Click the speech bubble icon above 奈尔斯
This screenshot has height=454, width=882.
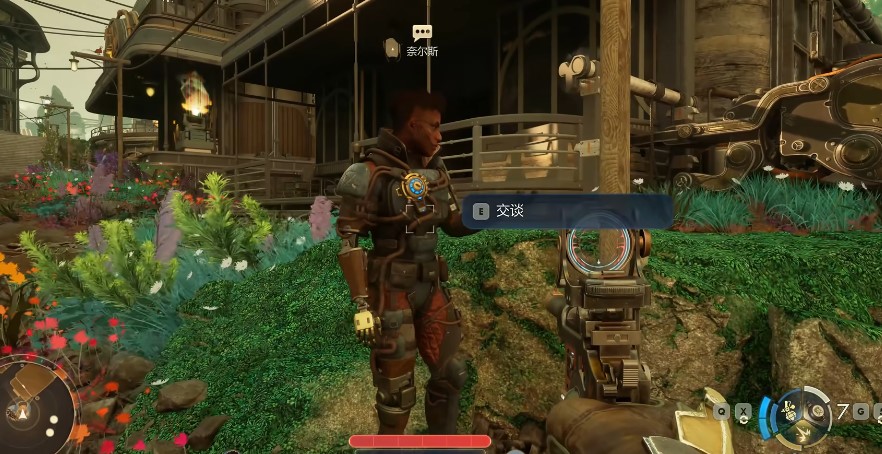pyautogui.click(x=422, y=33)
